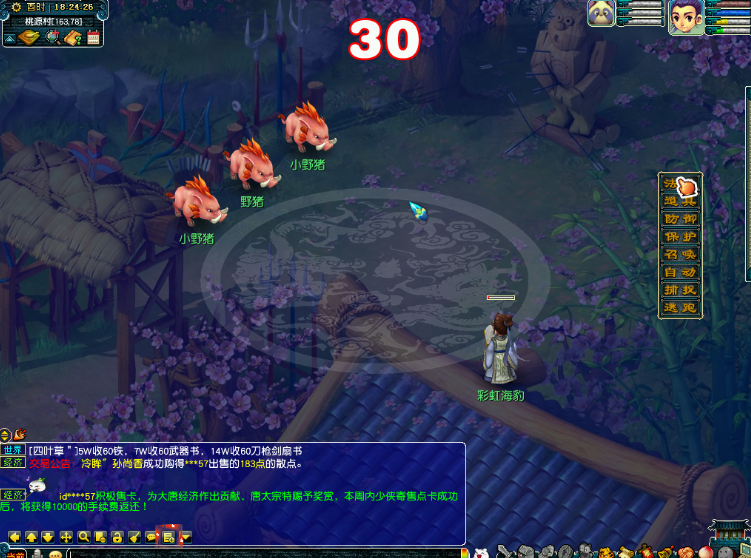Click the chat magnifier search button
Image resolution: width=751 pixels, height=558 pixels.
click(84, 537)
